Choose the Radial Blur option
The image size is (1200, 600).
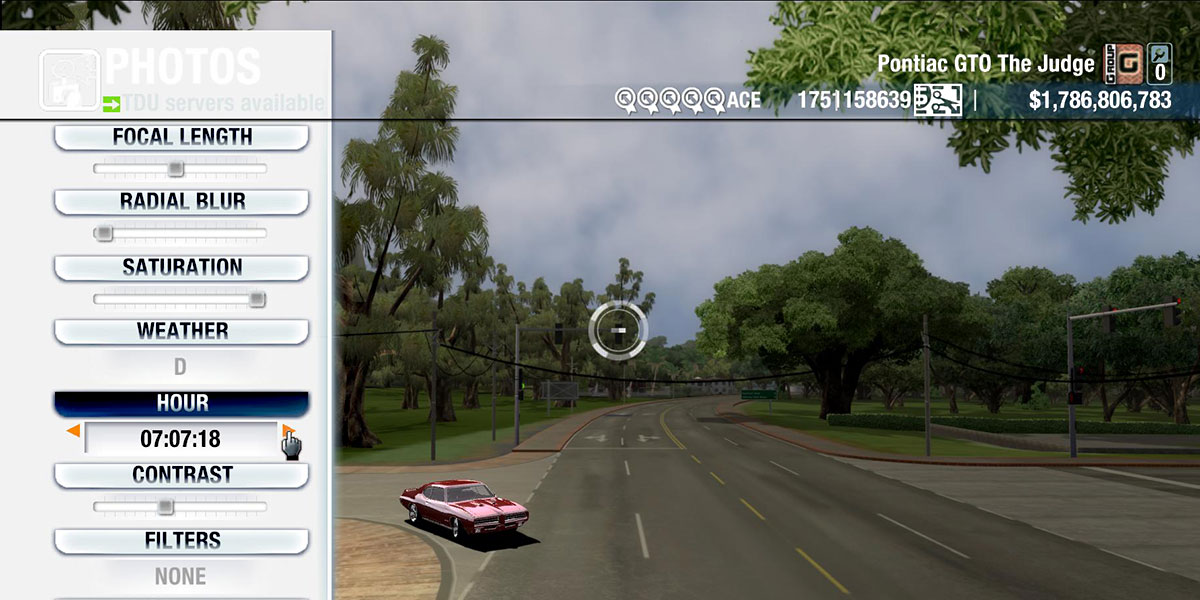(x=181, y=201)
